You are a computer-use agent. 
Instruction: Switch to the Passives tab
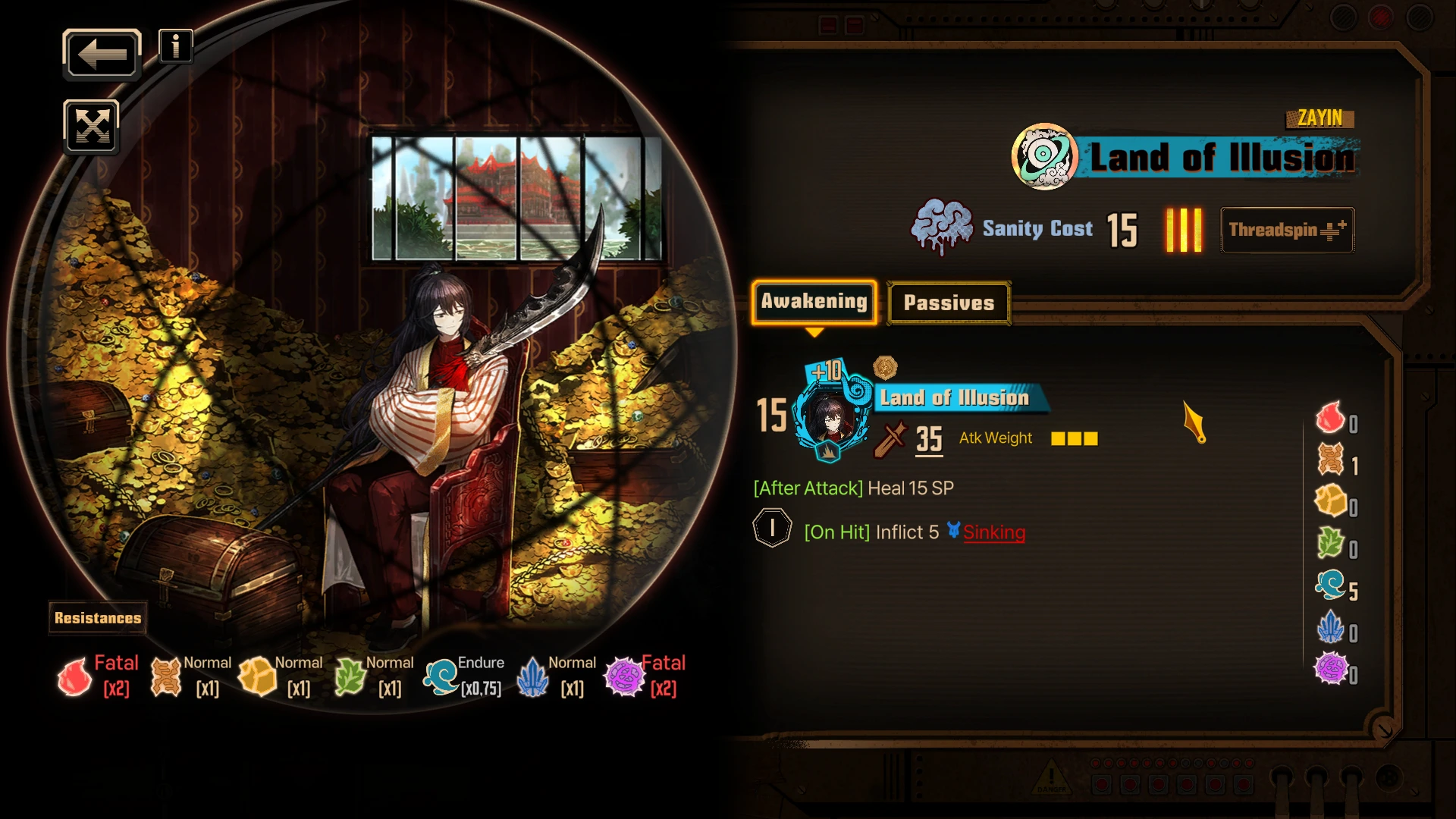click(949, 303)
